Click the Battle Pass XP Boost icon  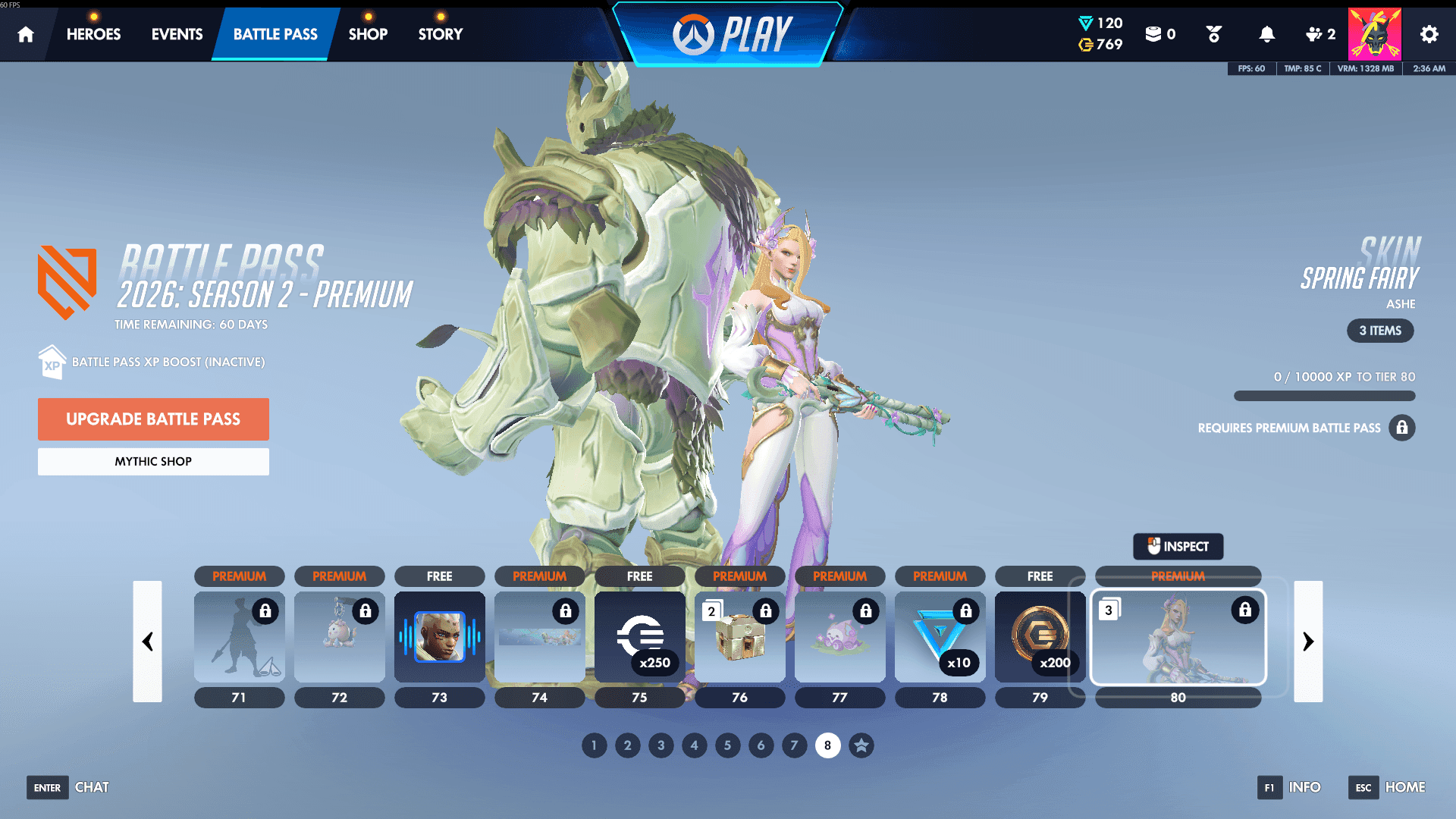tap(52, 362)
